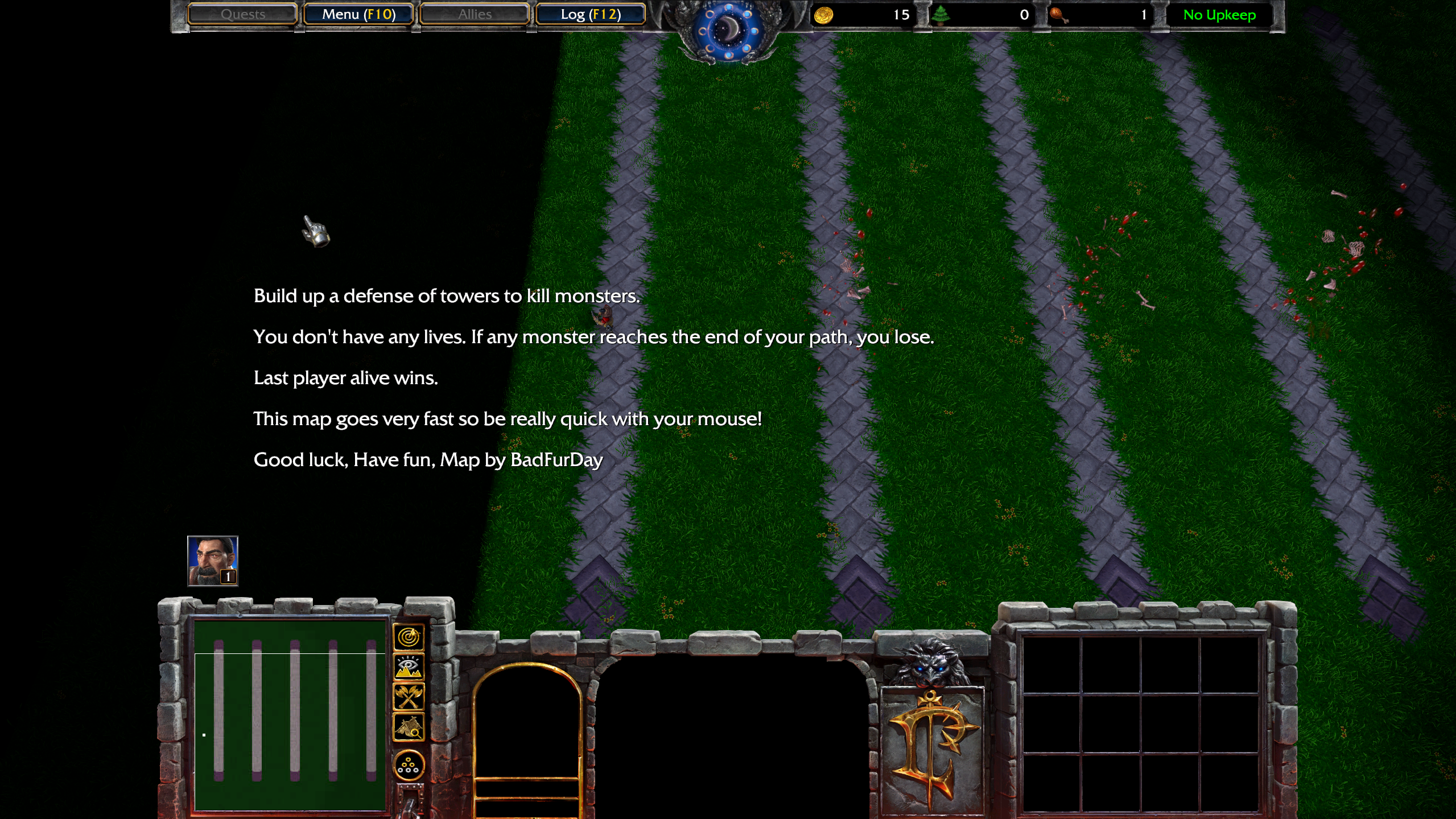Screen dimensions: 1456x819
Task: Toggle the formation movement button
Action: pos(409,766)
